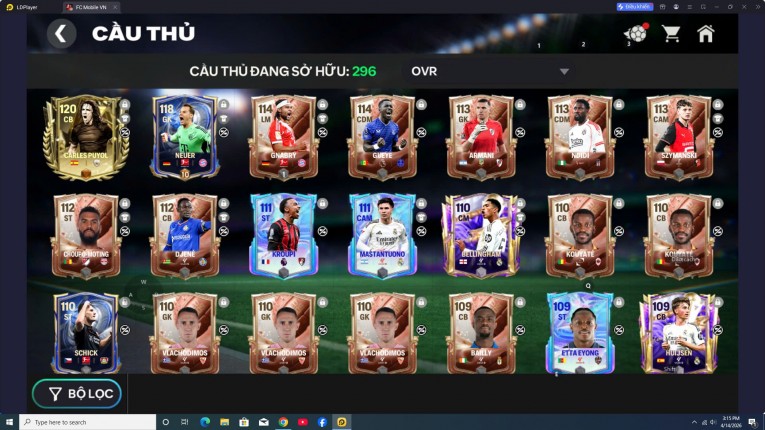The image size is (765, 430).
Task: Pick the Armani 113 GK card
Action: [x=481, y=138]
